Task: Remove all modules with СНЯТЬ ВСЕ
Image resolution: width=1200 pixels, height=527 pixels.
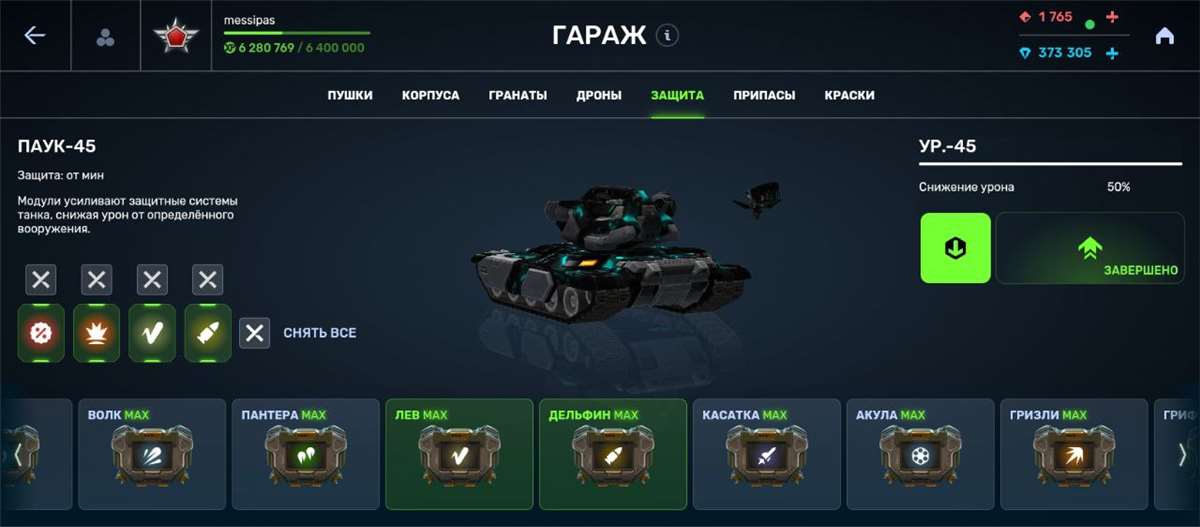Action: click(298, 333)
